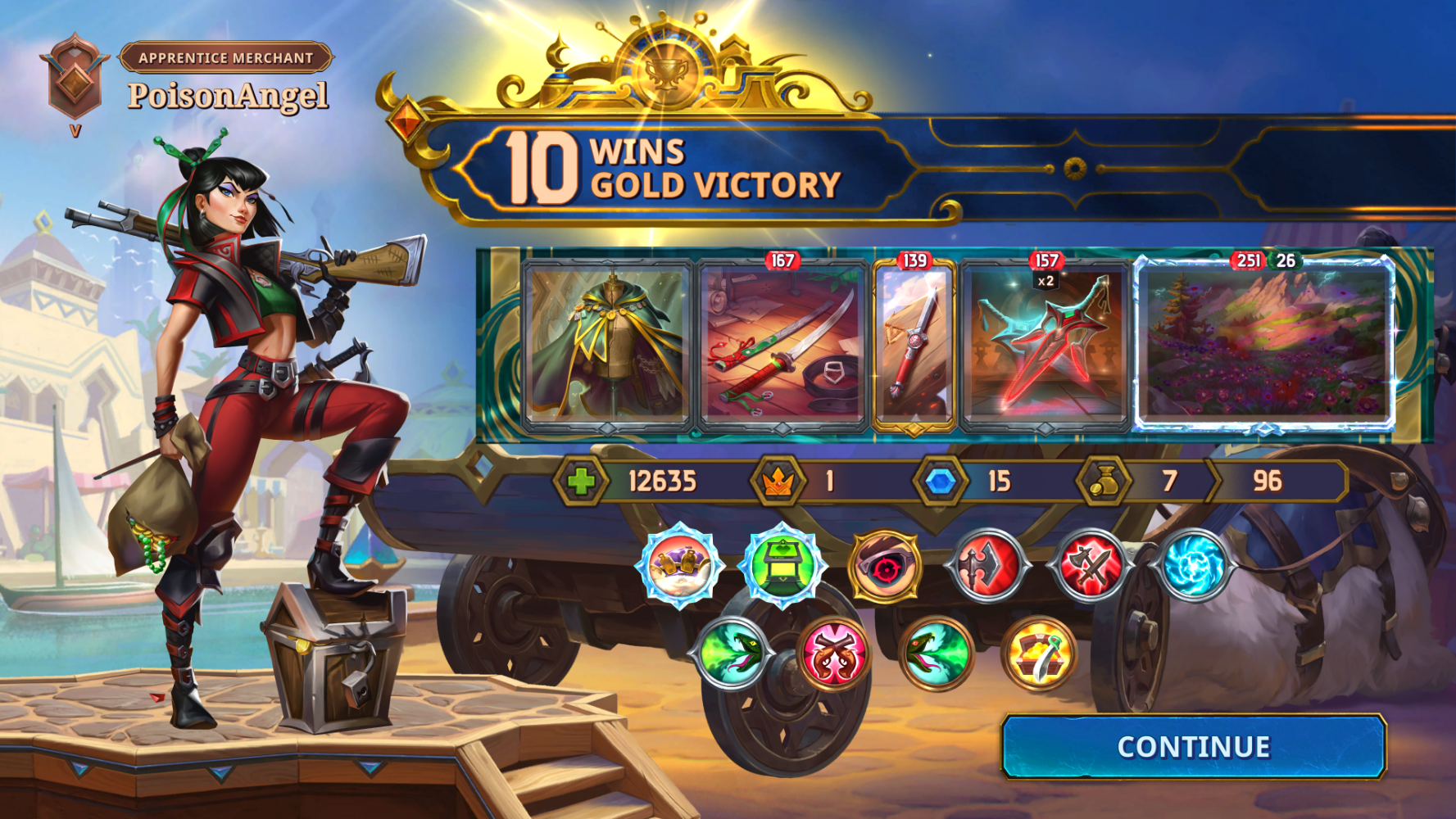Select the blue swirling vortex skill
The width and height of the screenshot is (1456, 819).
pyautogui.click(x=1193, y=566)
